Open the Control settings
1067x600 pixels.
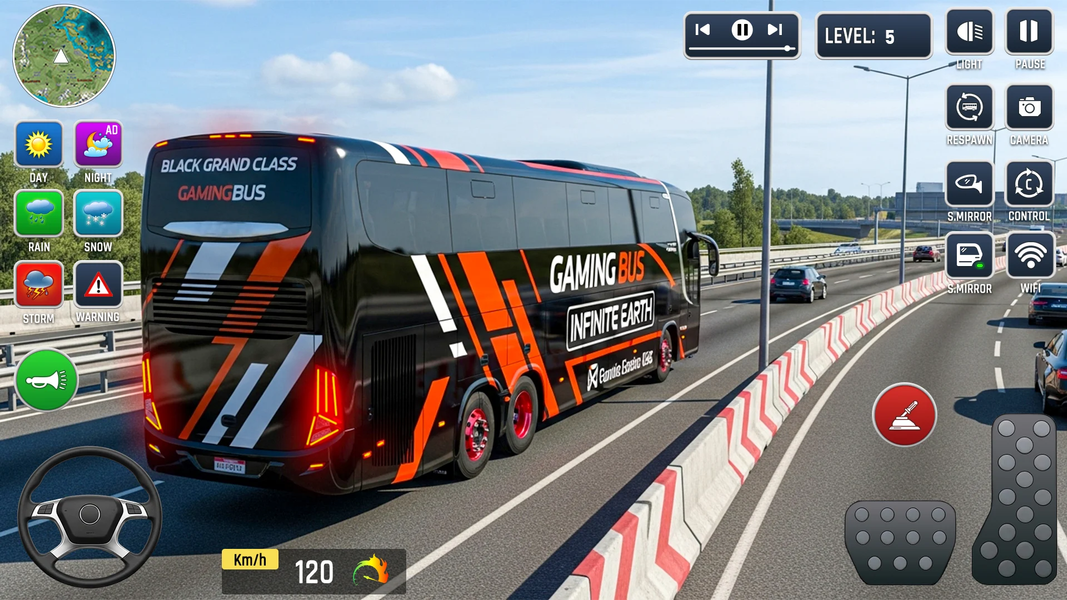click(1029, 183)
